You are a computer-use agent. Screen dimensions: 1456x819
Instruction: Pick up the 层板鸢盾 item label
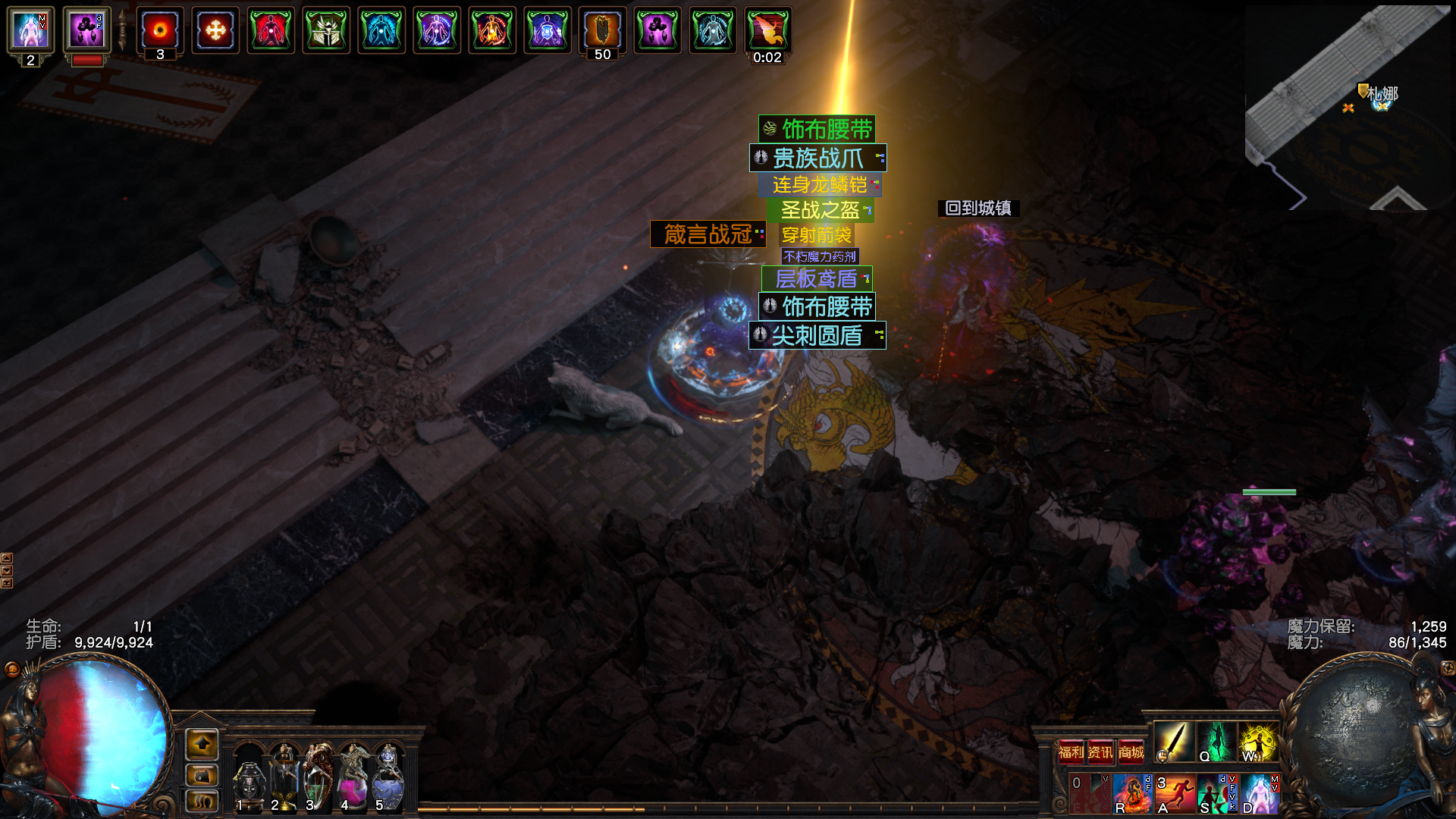point(817,278)
